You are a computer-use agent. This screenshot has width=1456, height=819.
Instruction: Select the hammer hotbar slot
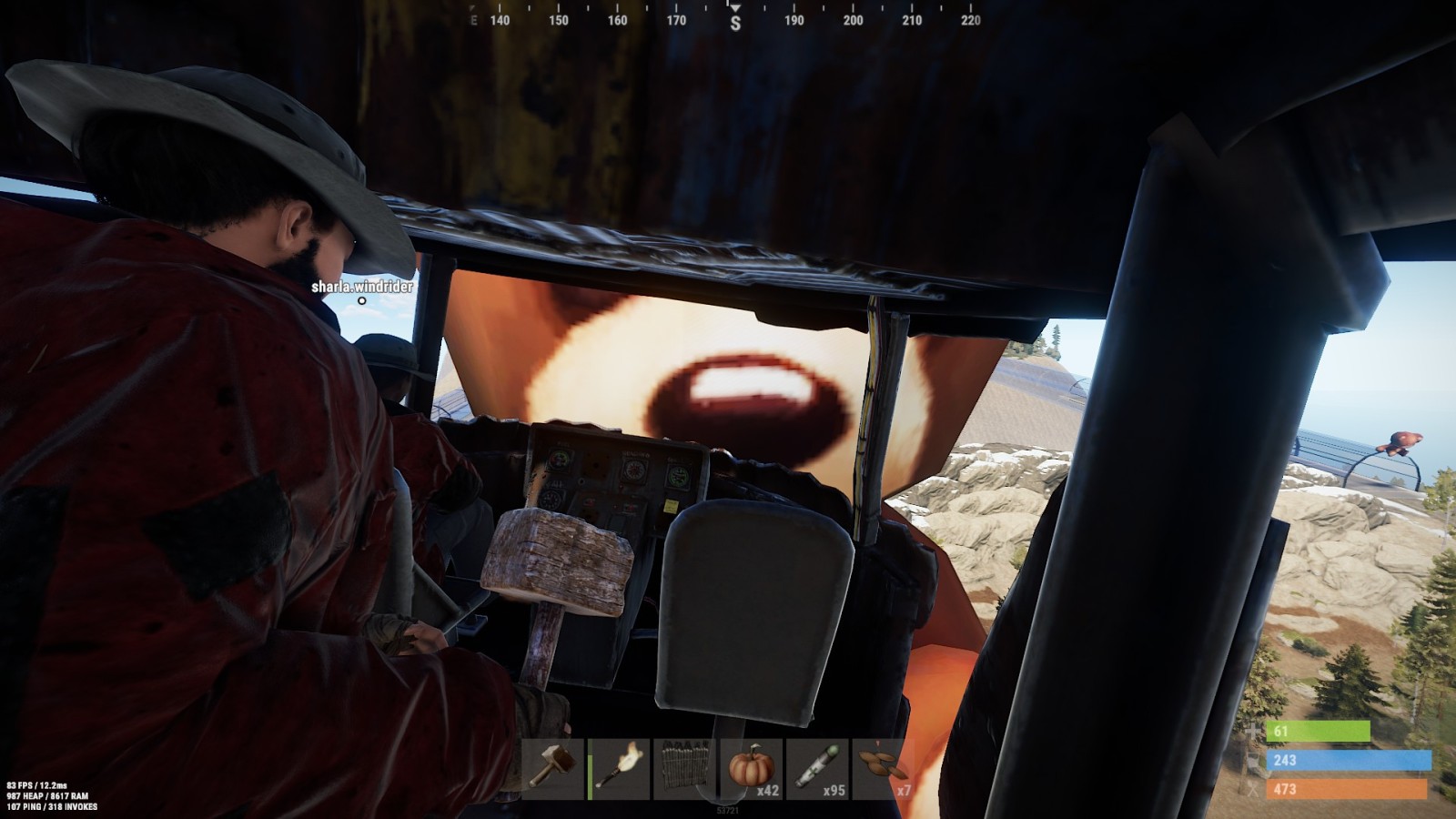(553, 769)
